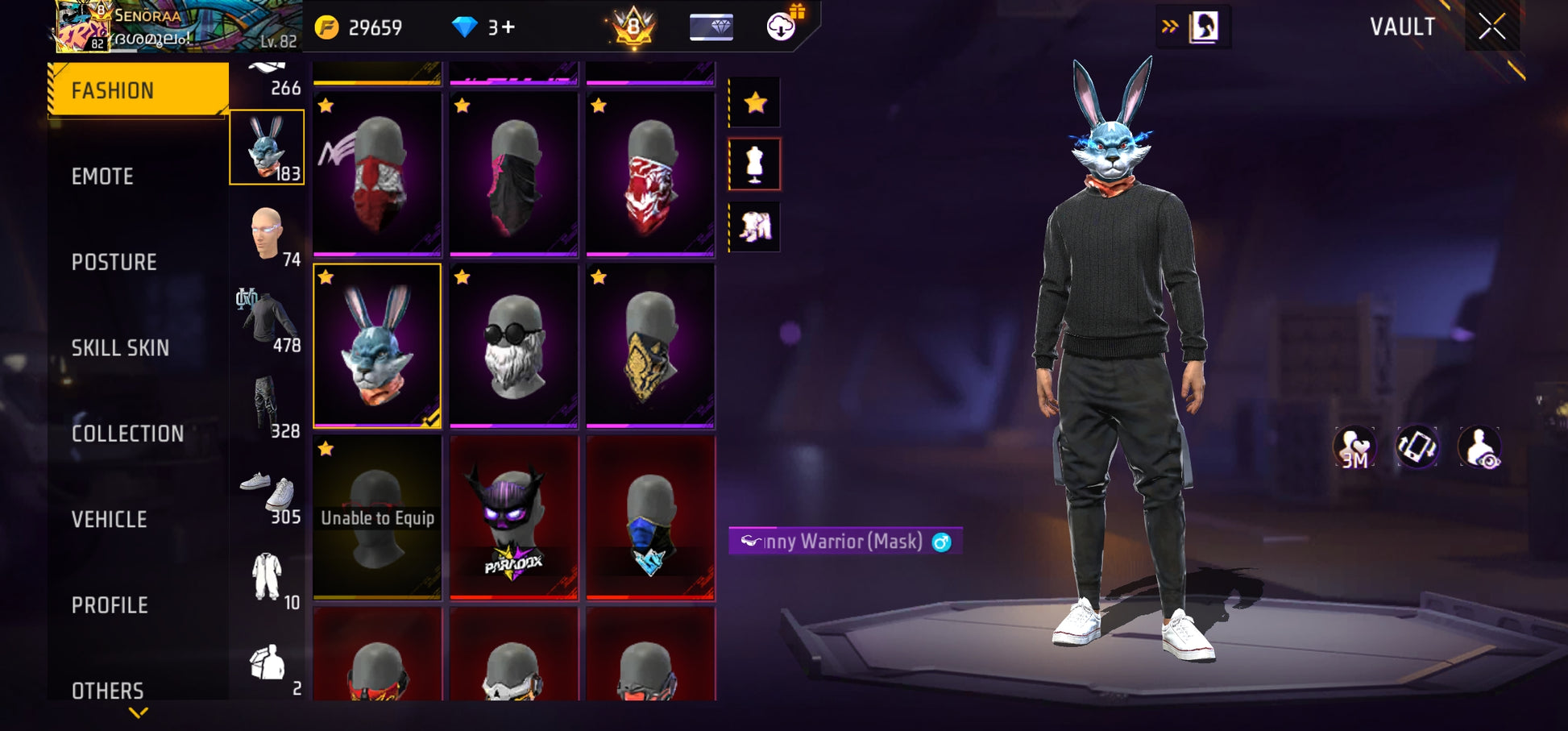Choose the bald head category with 74 items
Viewport: 1568px width, 731px height.
[x=268, y=234]
